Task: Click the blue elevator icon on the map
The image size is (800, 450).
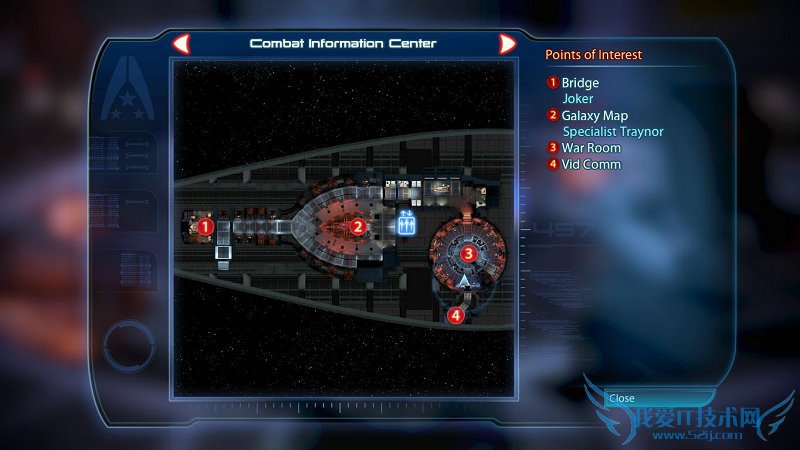Action: coord(406,222)
